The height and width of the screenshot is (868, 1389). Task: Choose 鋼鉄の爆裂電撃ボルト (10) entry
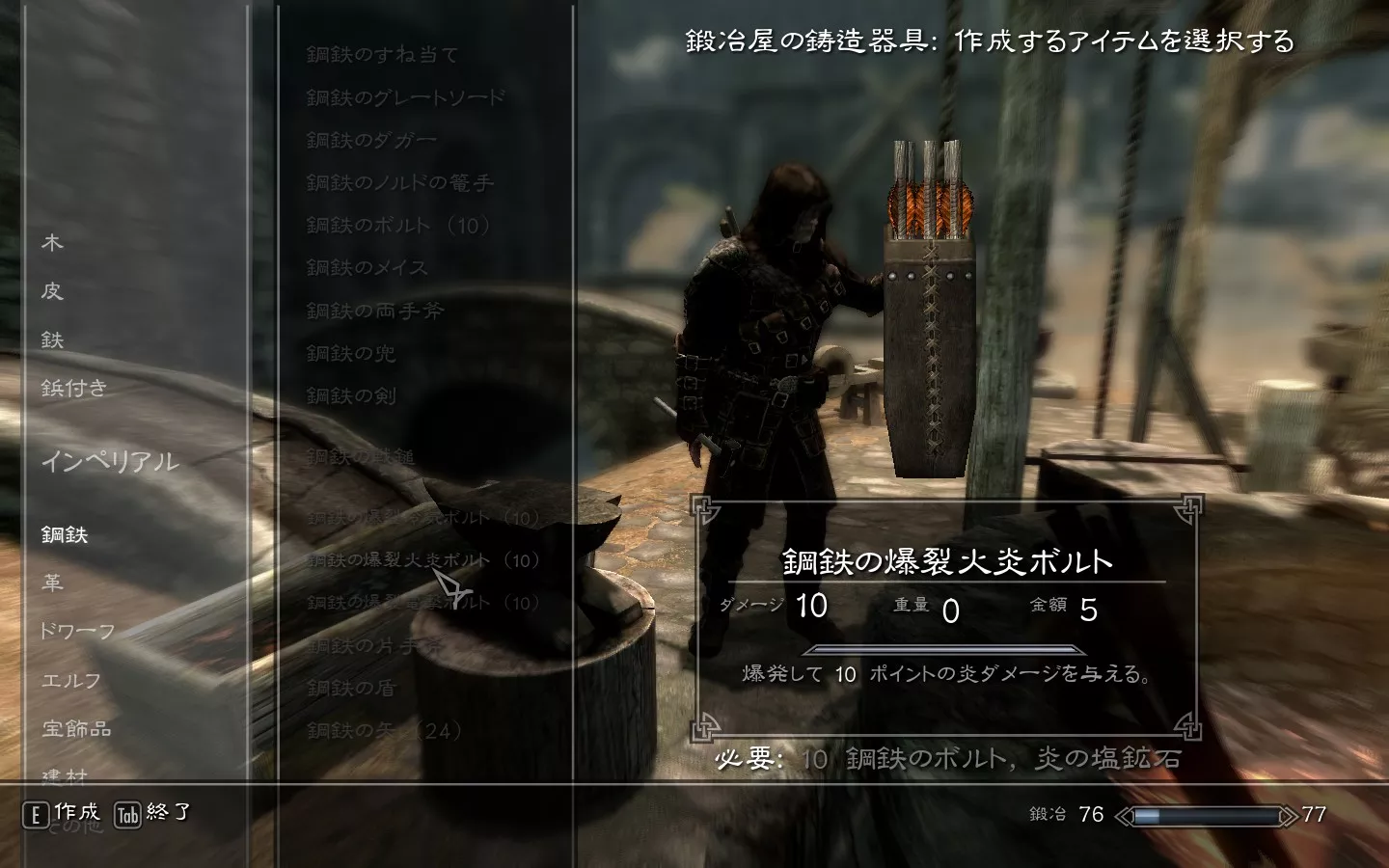coord(422,603)
